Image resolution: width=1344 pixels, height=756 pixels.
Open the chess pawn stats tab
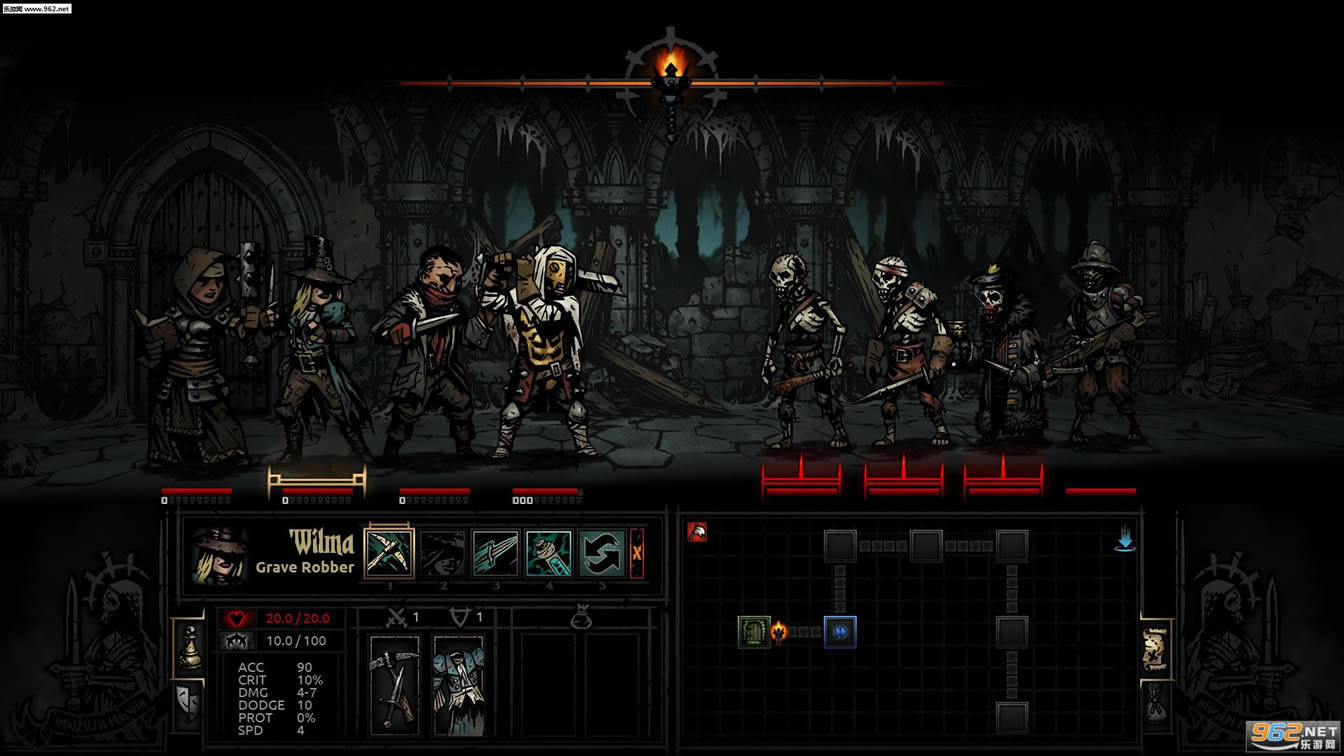click(x=188, y=647)
